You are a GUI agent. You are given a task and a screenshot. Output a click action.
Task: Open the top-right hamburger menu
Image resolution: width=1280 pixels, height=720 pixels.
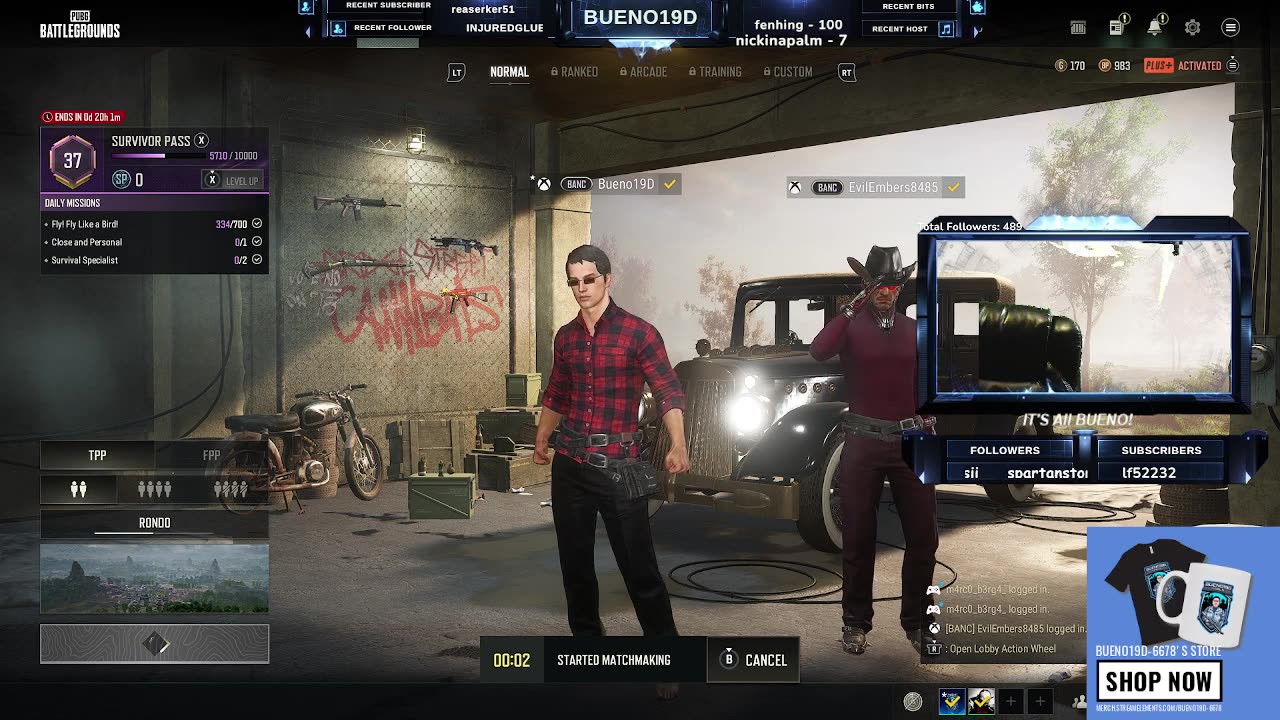point(1231,28)
